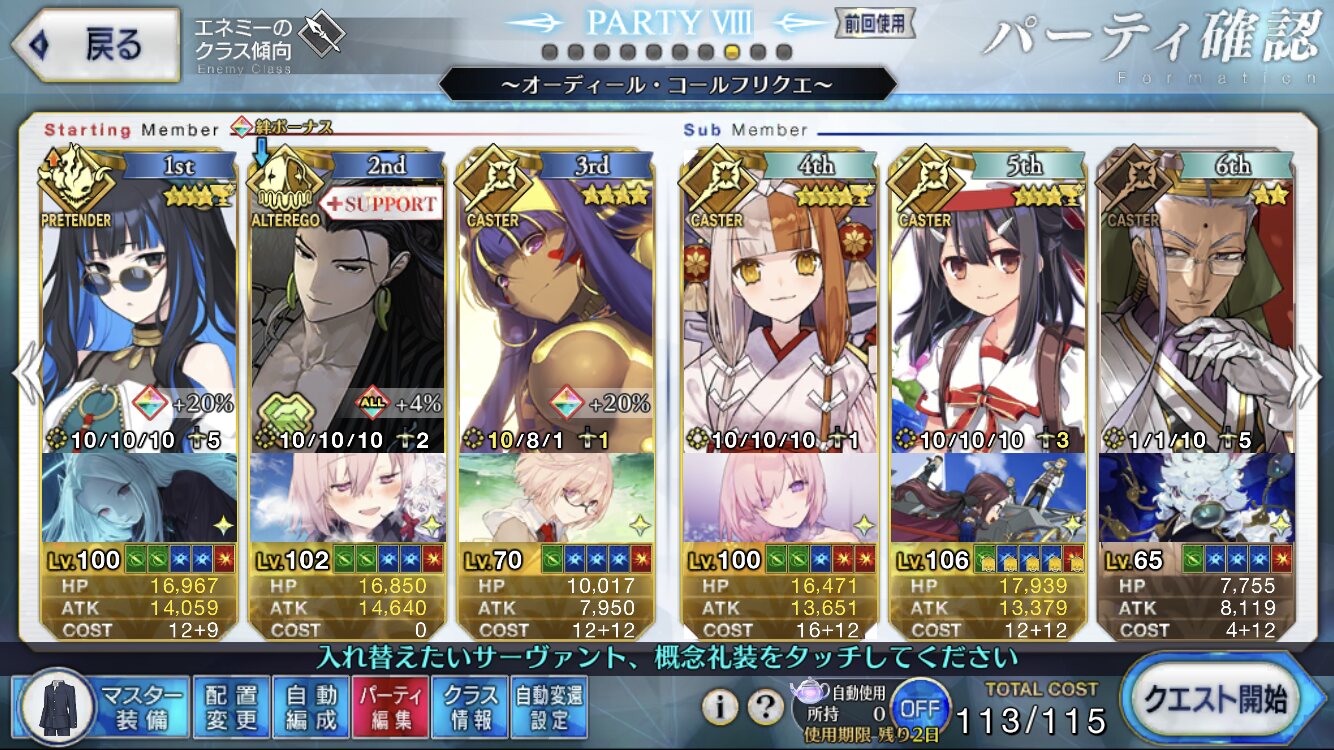Image resolution: width=1334 pixels, height=750 pixels.
Task: Select the 5th Caster servant card
Action: [x=988, y=330]
